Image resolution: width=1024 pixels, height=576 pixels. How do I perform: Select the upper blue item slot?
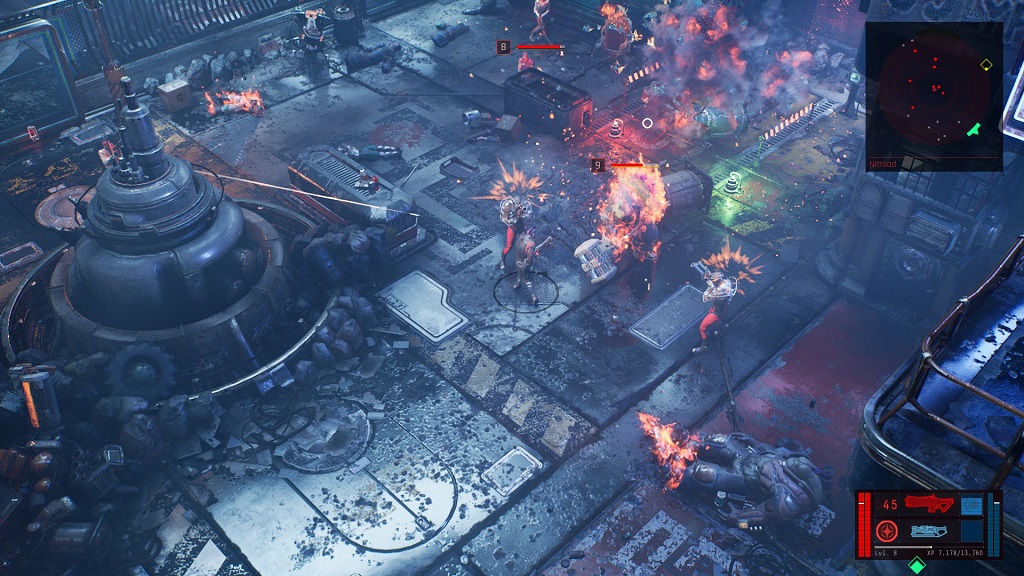click(x=970, y=504)
